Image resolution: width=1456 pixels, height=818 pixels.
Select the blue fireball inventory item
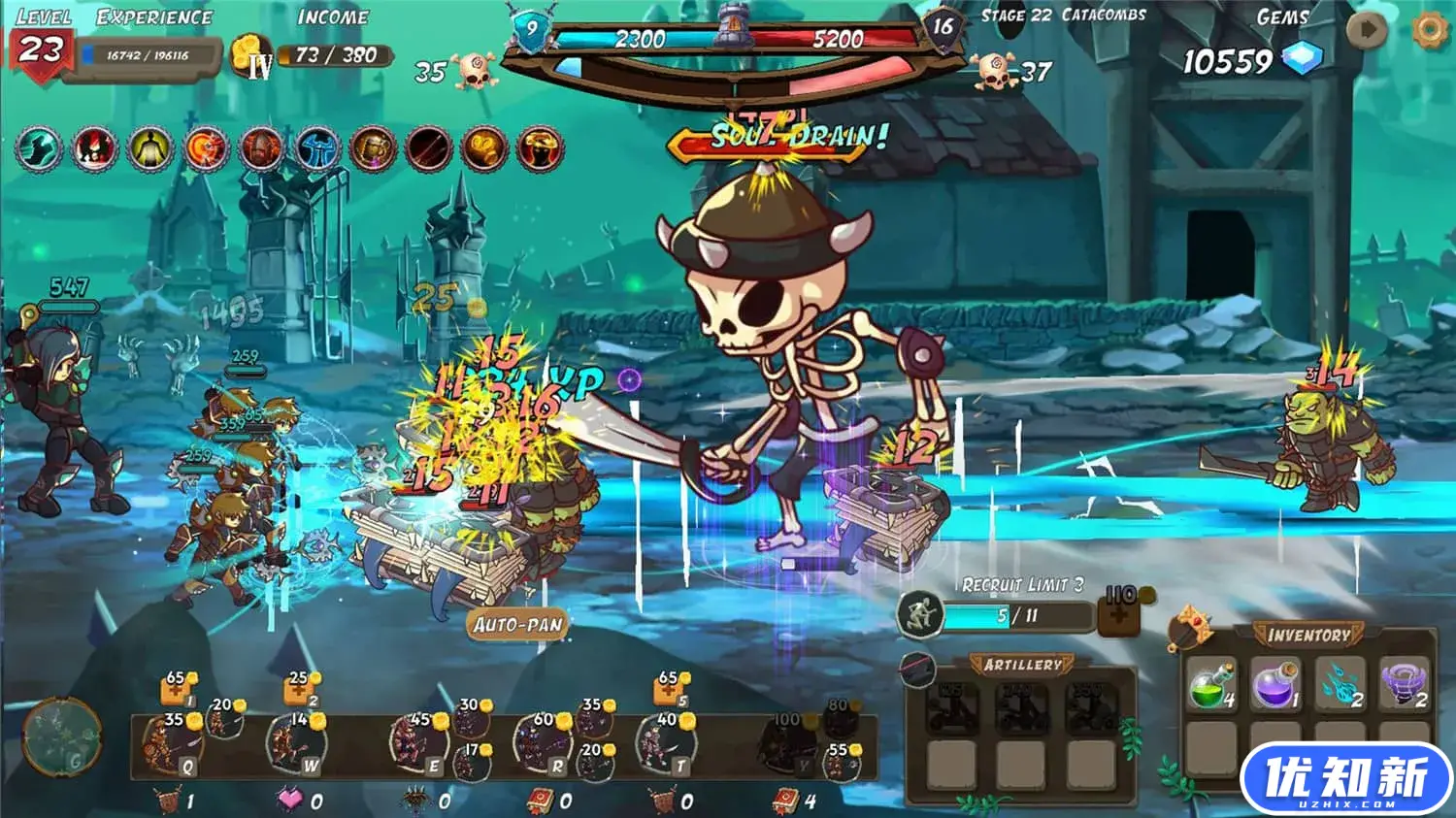coord(1340,684)
